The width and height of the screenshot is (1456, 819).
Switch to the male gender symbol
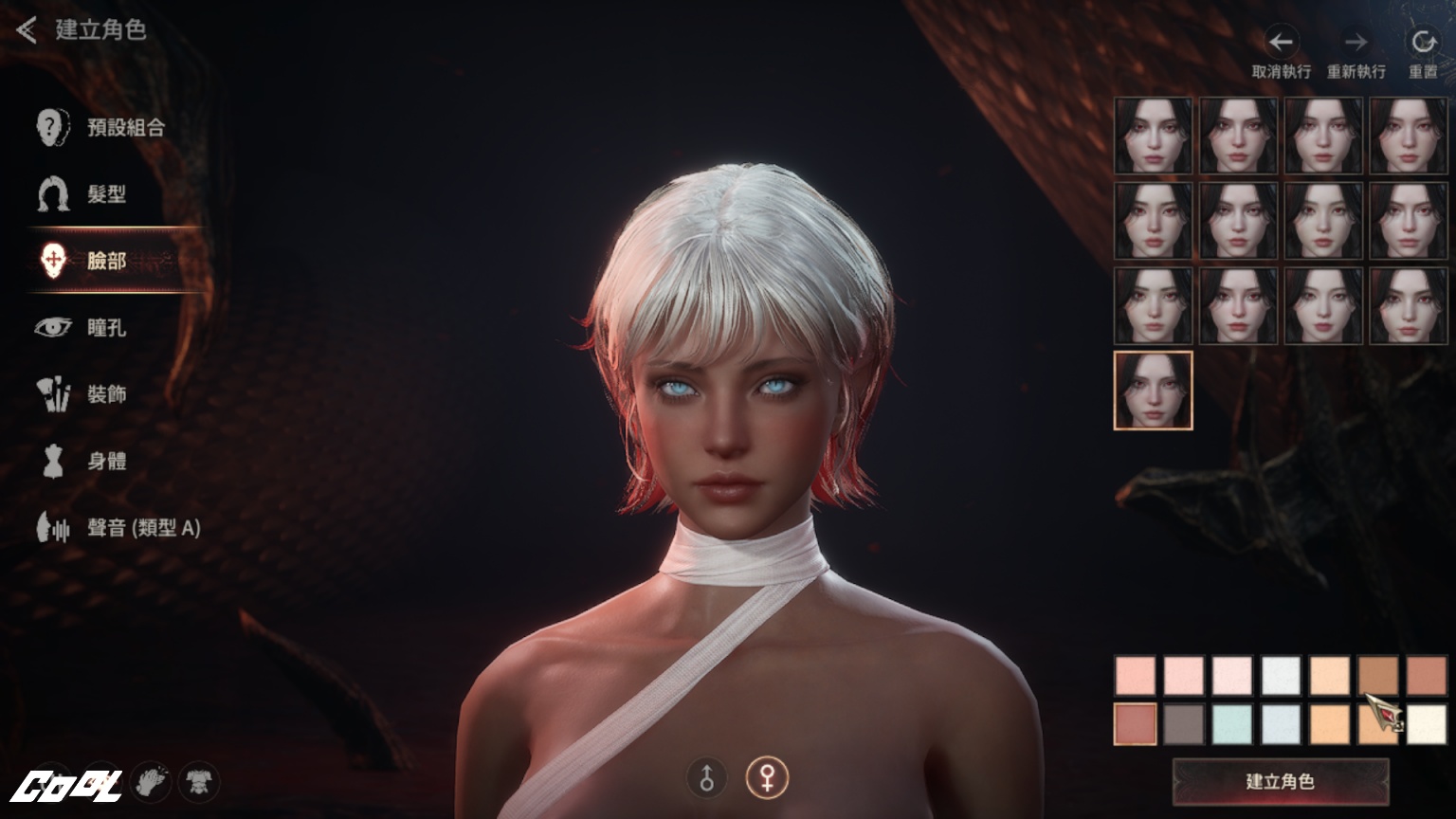706,778
